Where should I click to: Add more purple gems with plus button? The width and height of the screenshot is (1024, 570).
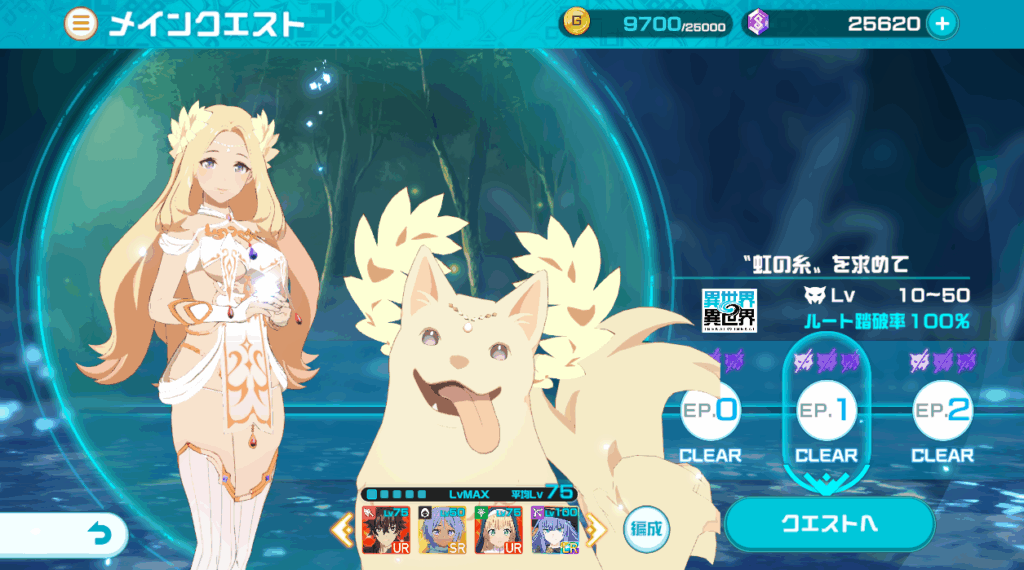coord(941,23)
